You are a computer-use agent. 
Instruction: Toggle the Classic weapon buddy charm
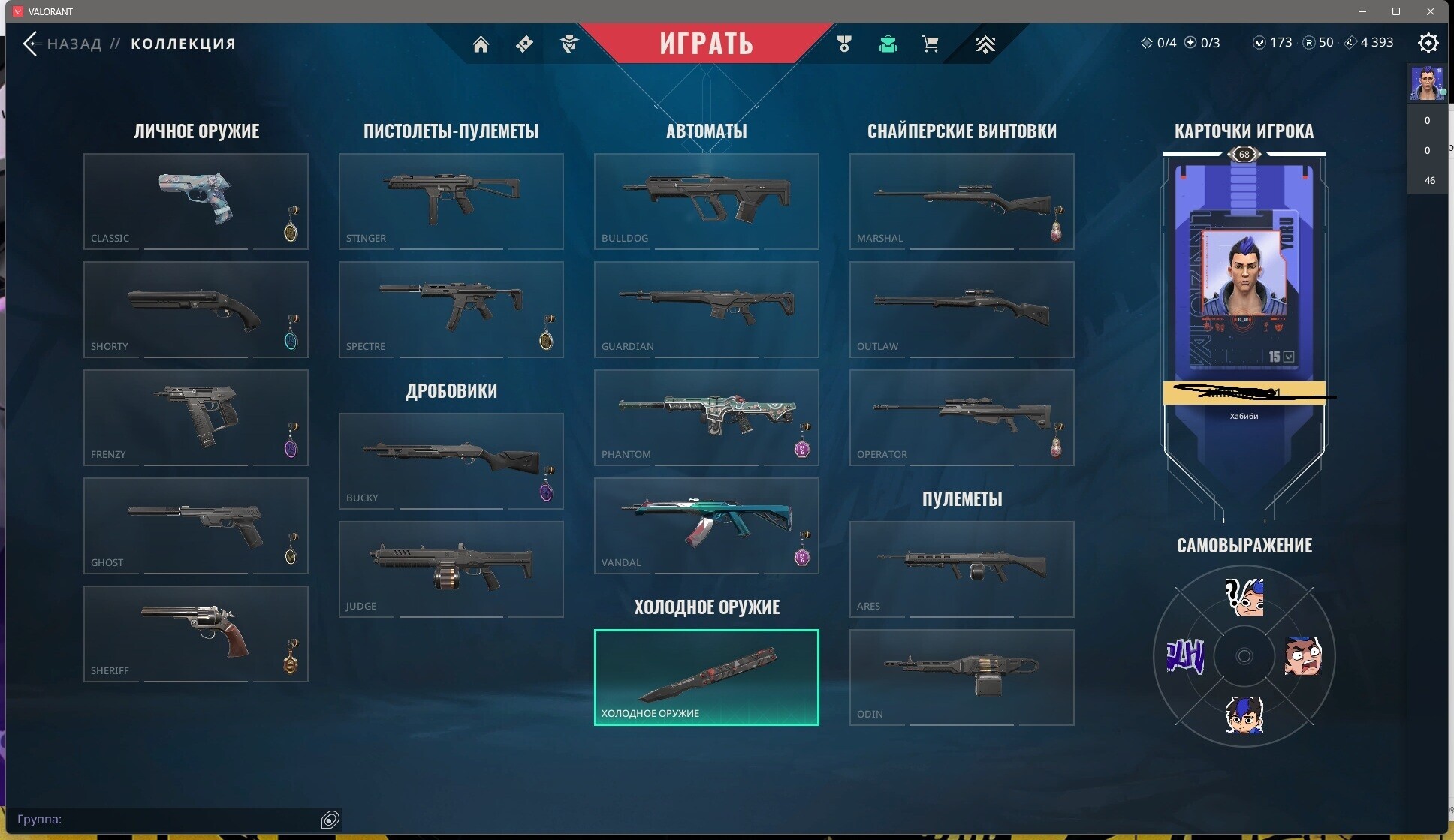tap(290, 233)
